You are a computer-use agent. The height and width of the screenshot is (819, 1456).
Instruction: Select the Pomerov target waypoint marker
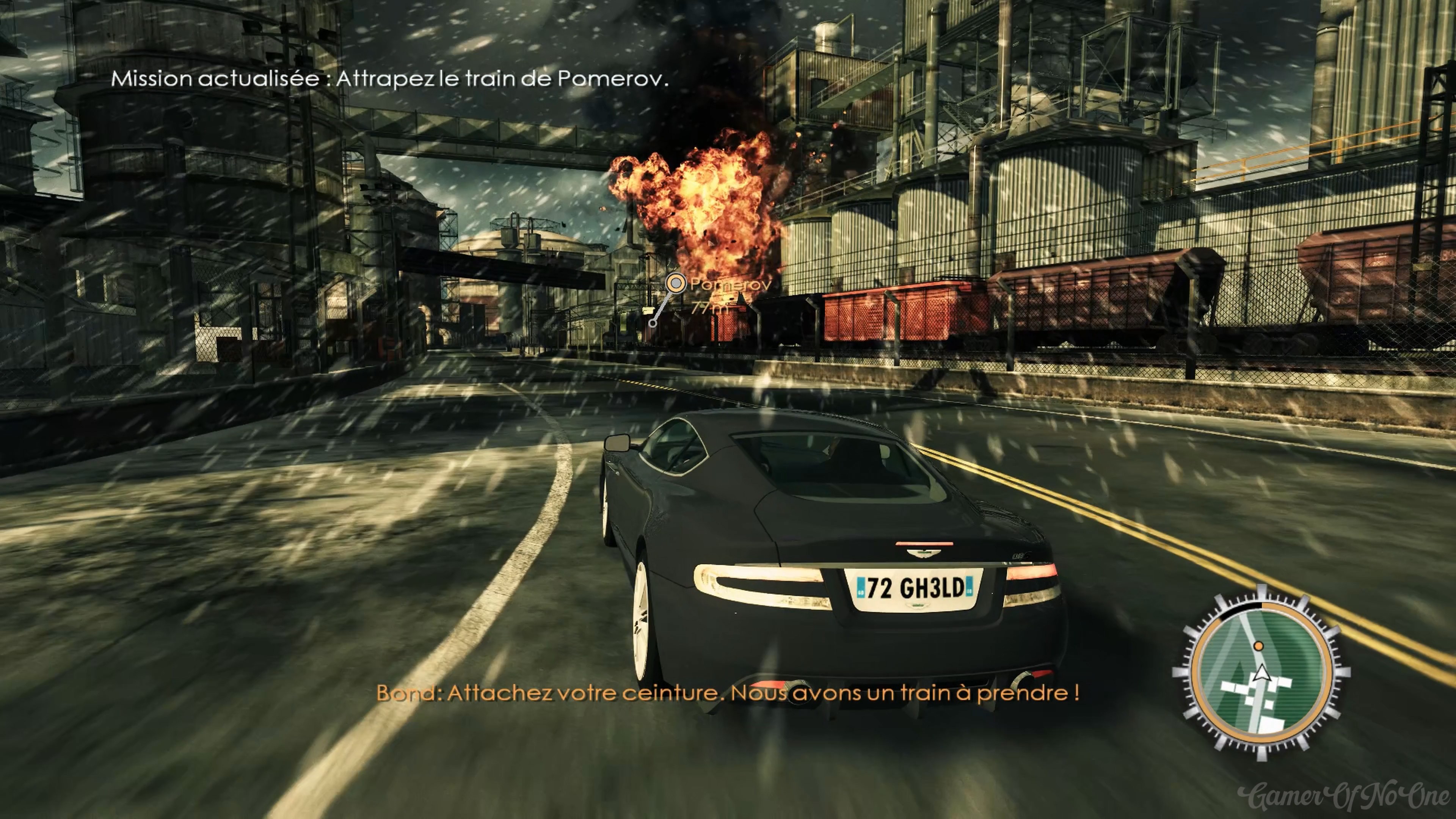675,282
